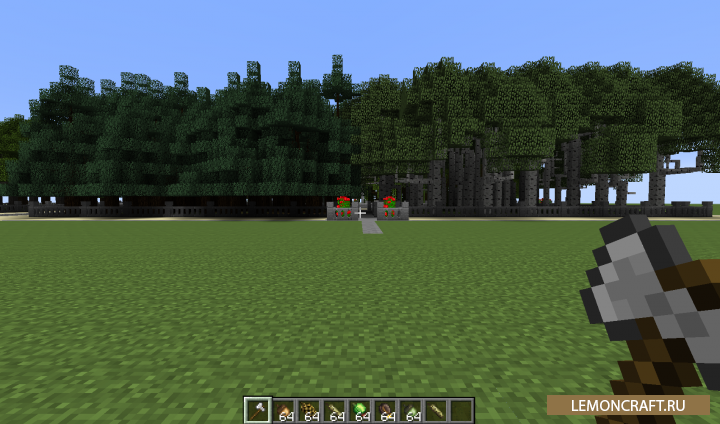Select the bright green item stack

[359, 409]
